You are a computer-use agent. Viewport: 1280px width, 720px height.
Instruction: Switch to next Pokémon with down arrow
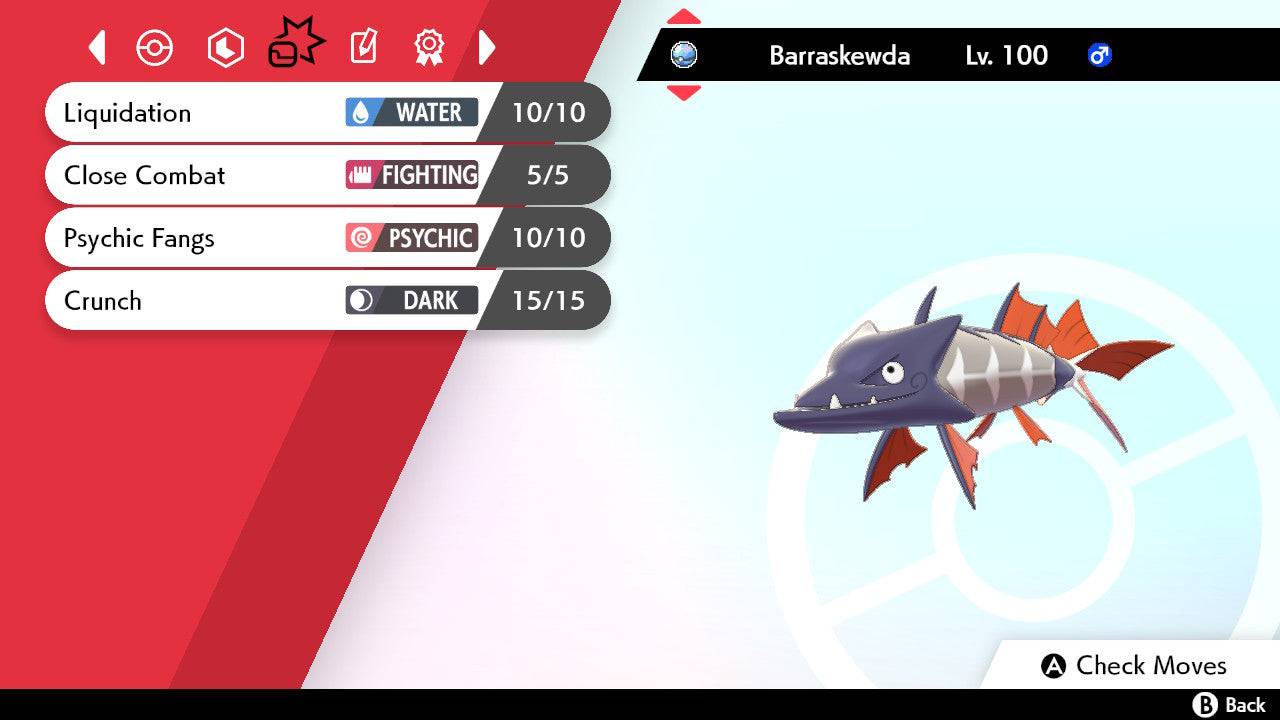(x=683, y=93)
